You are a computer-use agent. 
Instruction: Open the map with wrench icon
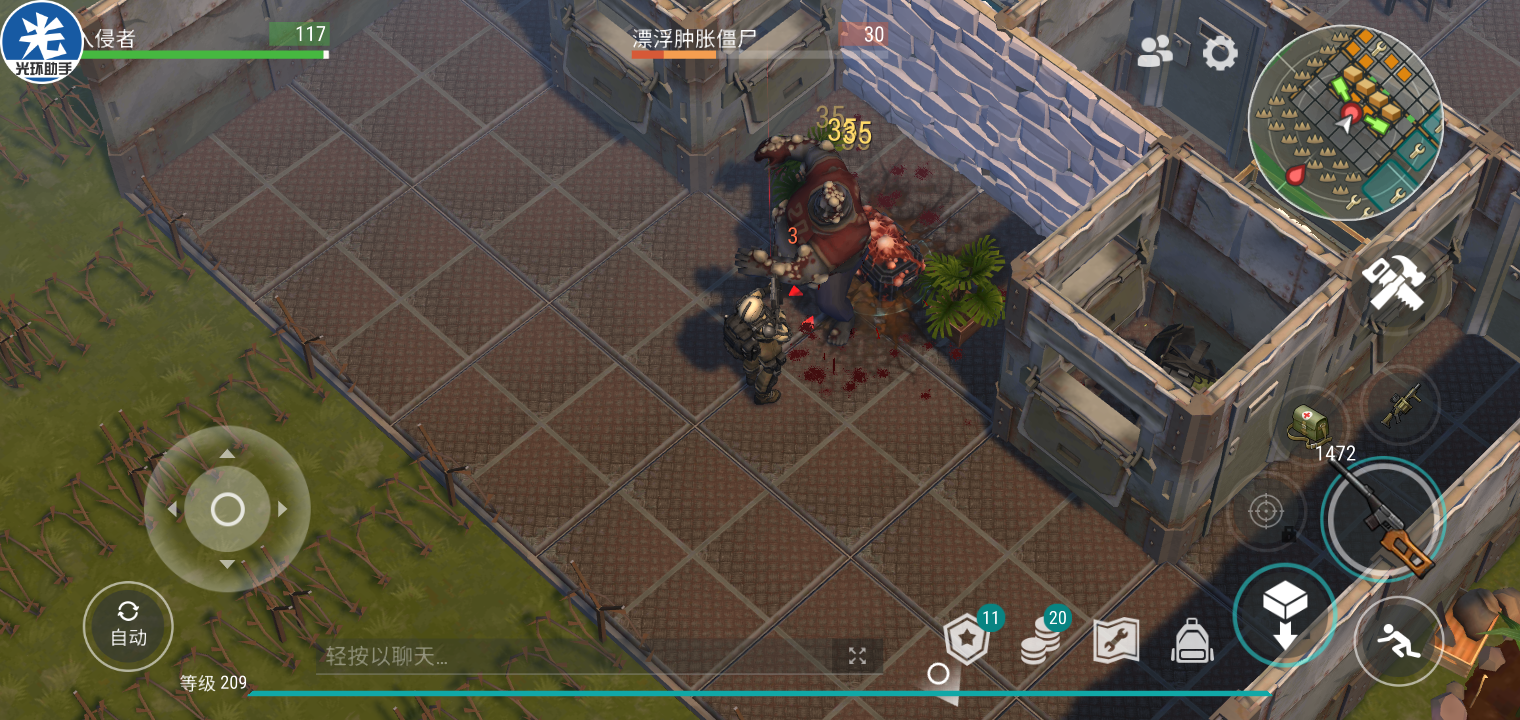tap(1116, 641)
